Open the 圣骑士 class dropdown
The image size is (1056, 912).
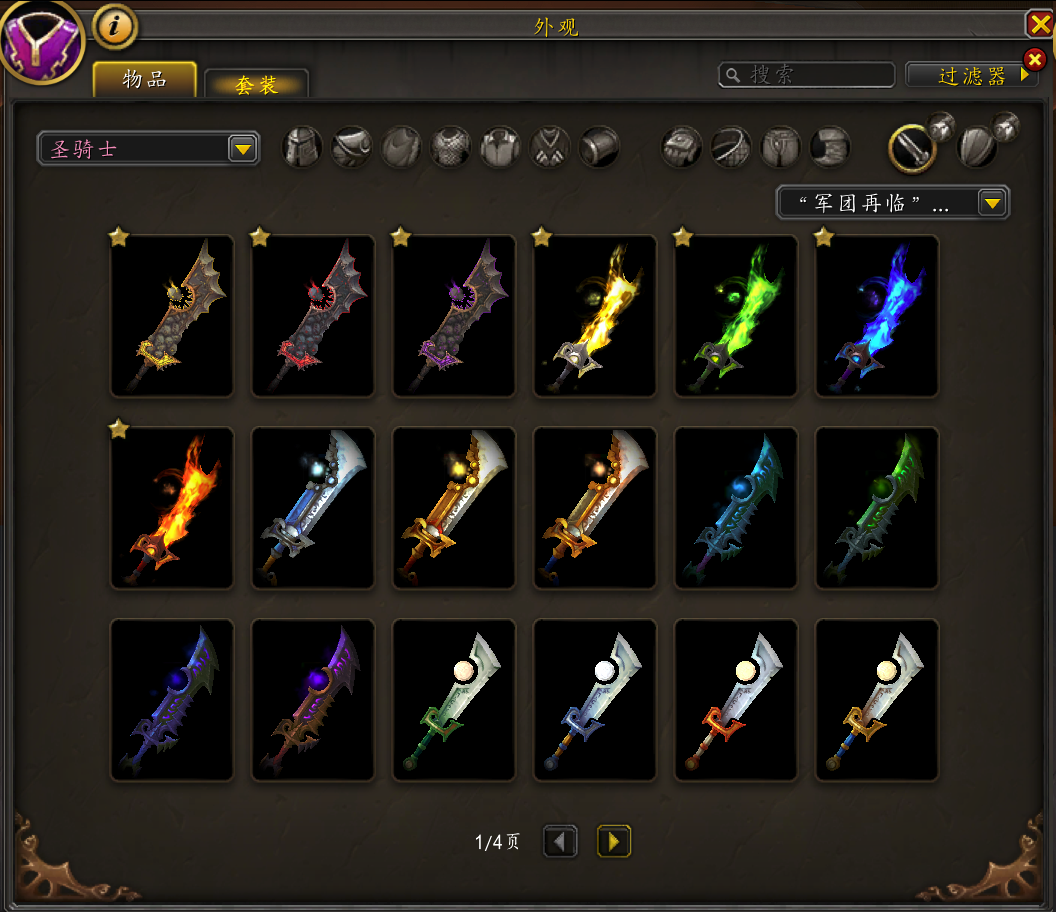(x=148, y=149)
